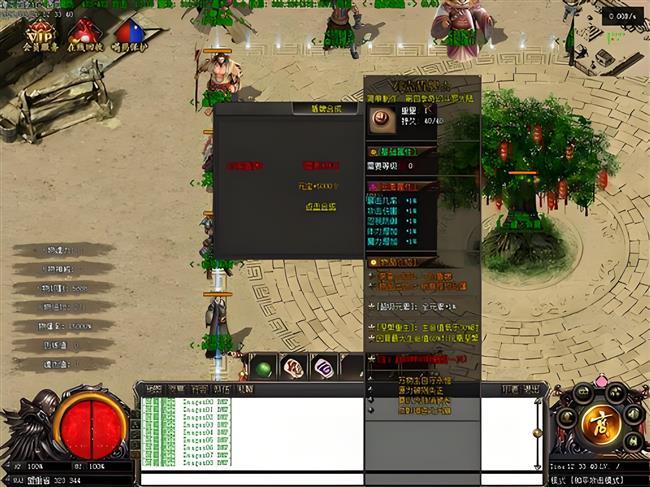Click the red and blue shield icon

coord(129,34)
